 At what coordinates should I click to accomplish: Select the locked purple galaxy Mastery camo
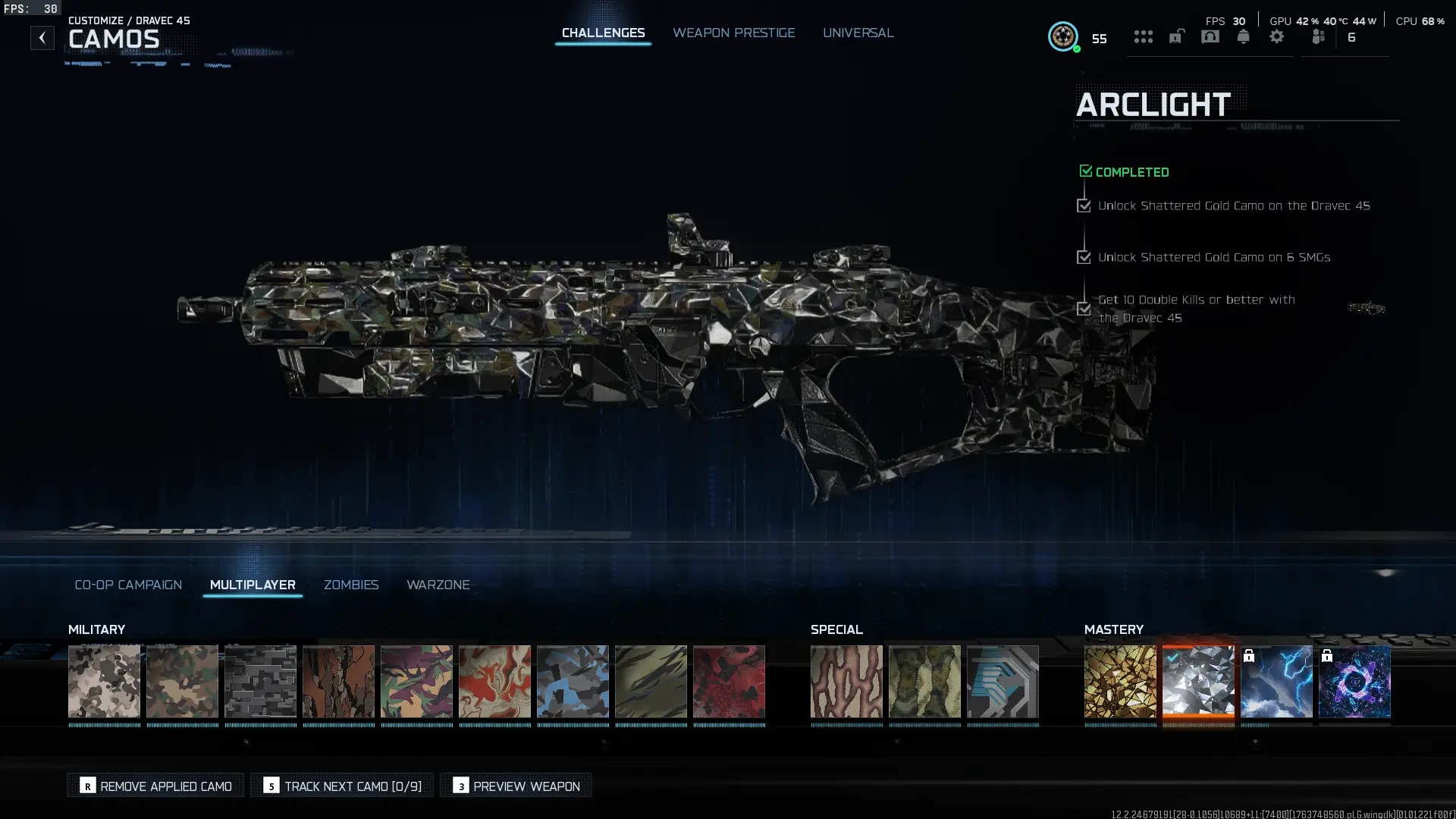pyautogui.click(x=1354, y=681)
